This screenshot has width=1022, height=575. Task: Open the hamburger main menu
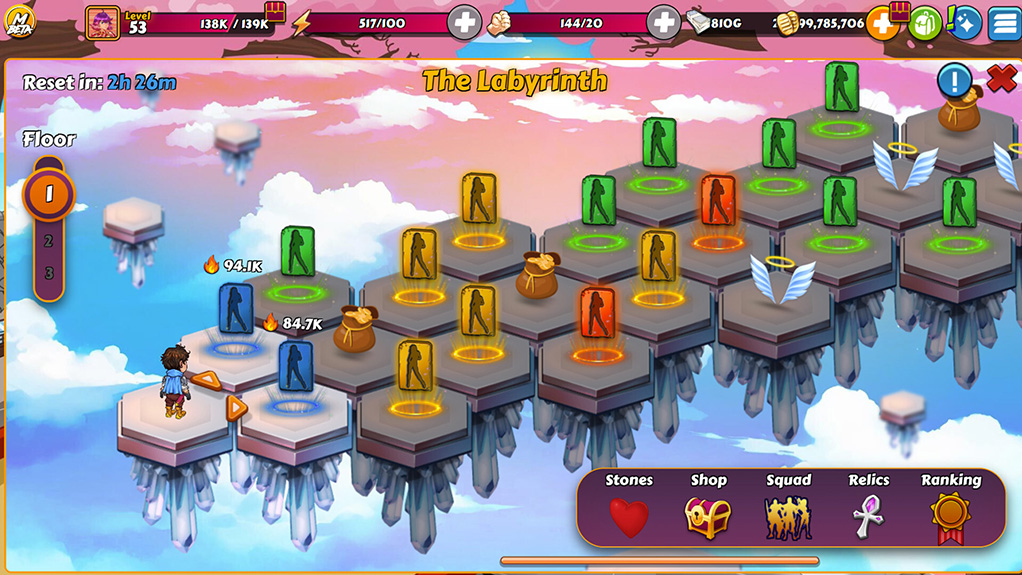tap(1004, 22)
